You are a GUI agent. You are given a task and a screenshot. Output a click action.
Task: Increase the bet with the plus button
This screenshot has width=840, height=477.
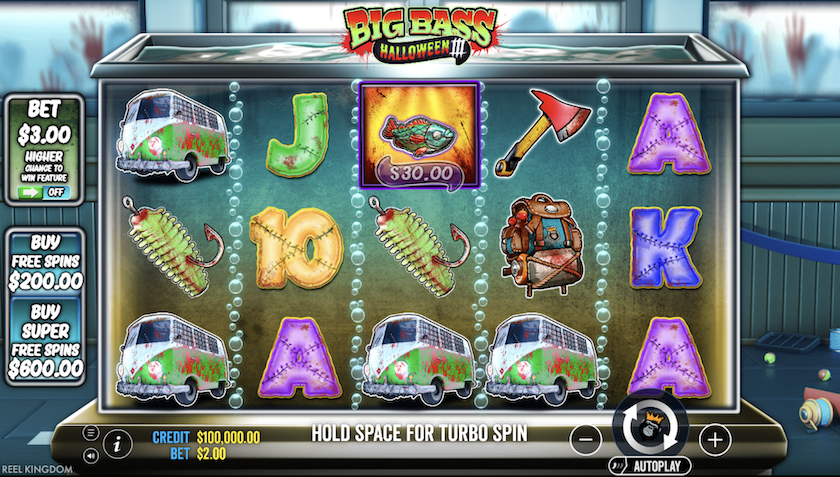coord(713,438)
